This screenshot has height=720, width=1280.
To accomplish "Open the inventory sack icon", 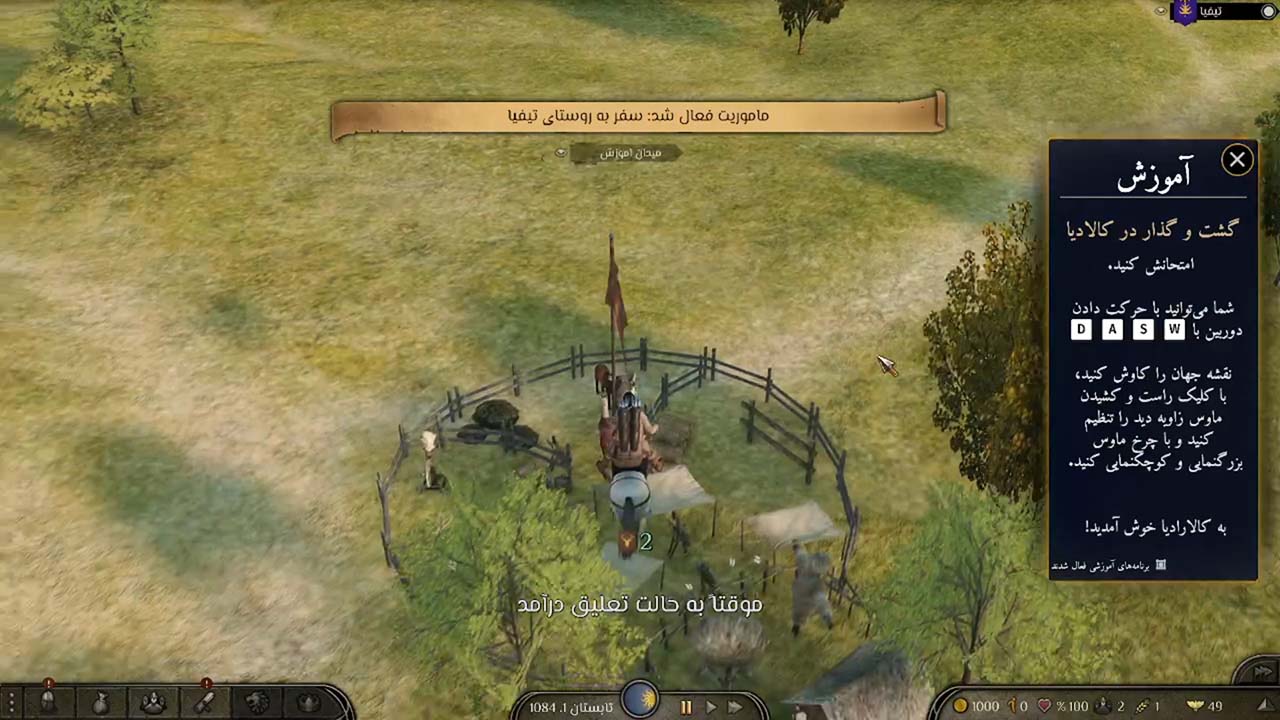I will coord(100,702).
